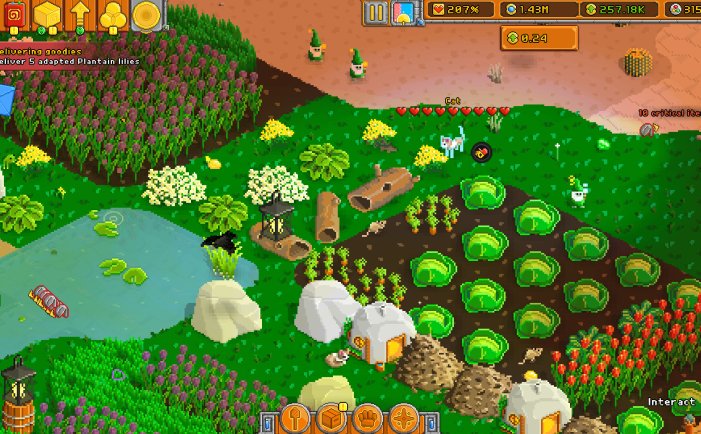Viewport: 701px width, 434px height.
Task: Pause the game with the pause button
Action: [376, 12]
